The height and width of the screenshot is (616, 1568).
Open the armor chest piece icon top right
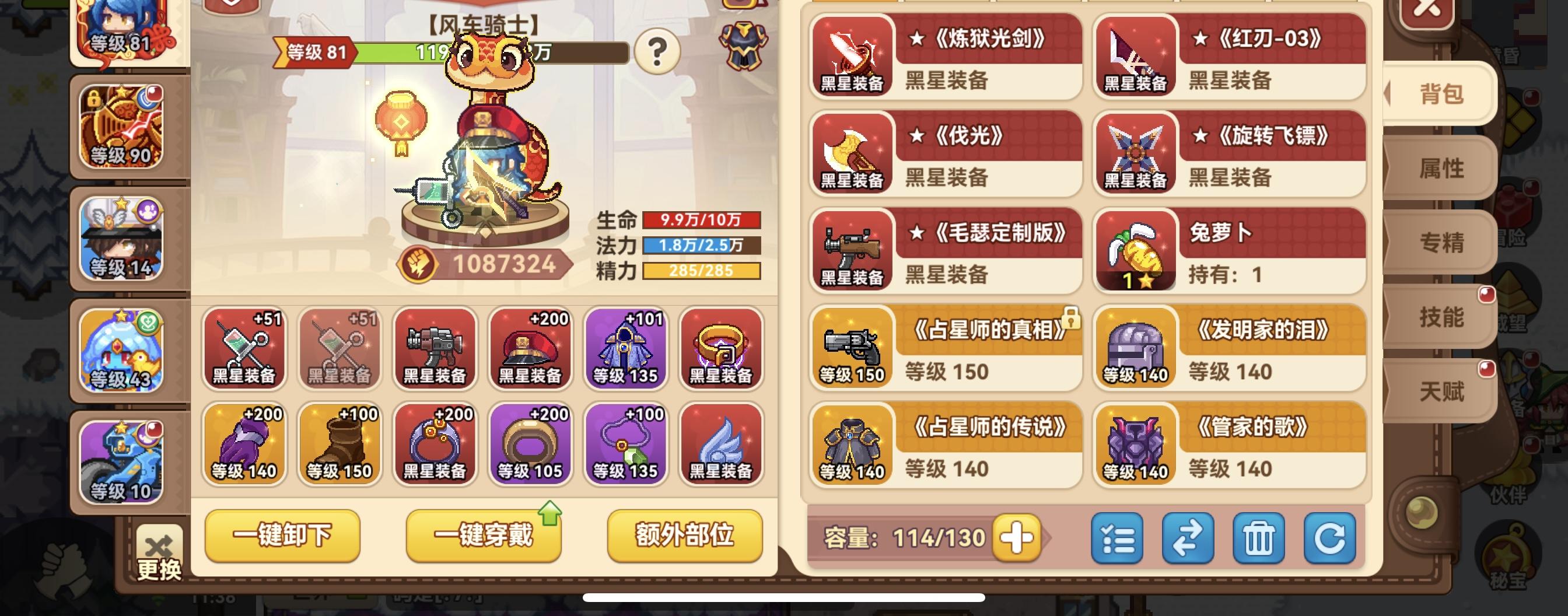(743, 45)
